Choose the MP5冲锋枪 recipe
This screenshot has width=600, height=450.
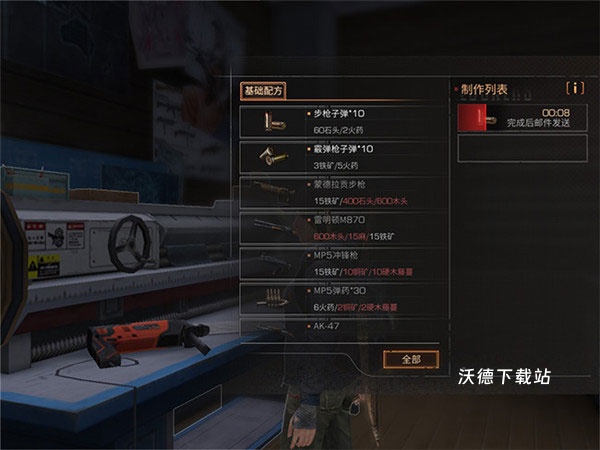[340, 263]
